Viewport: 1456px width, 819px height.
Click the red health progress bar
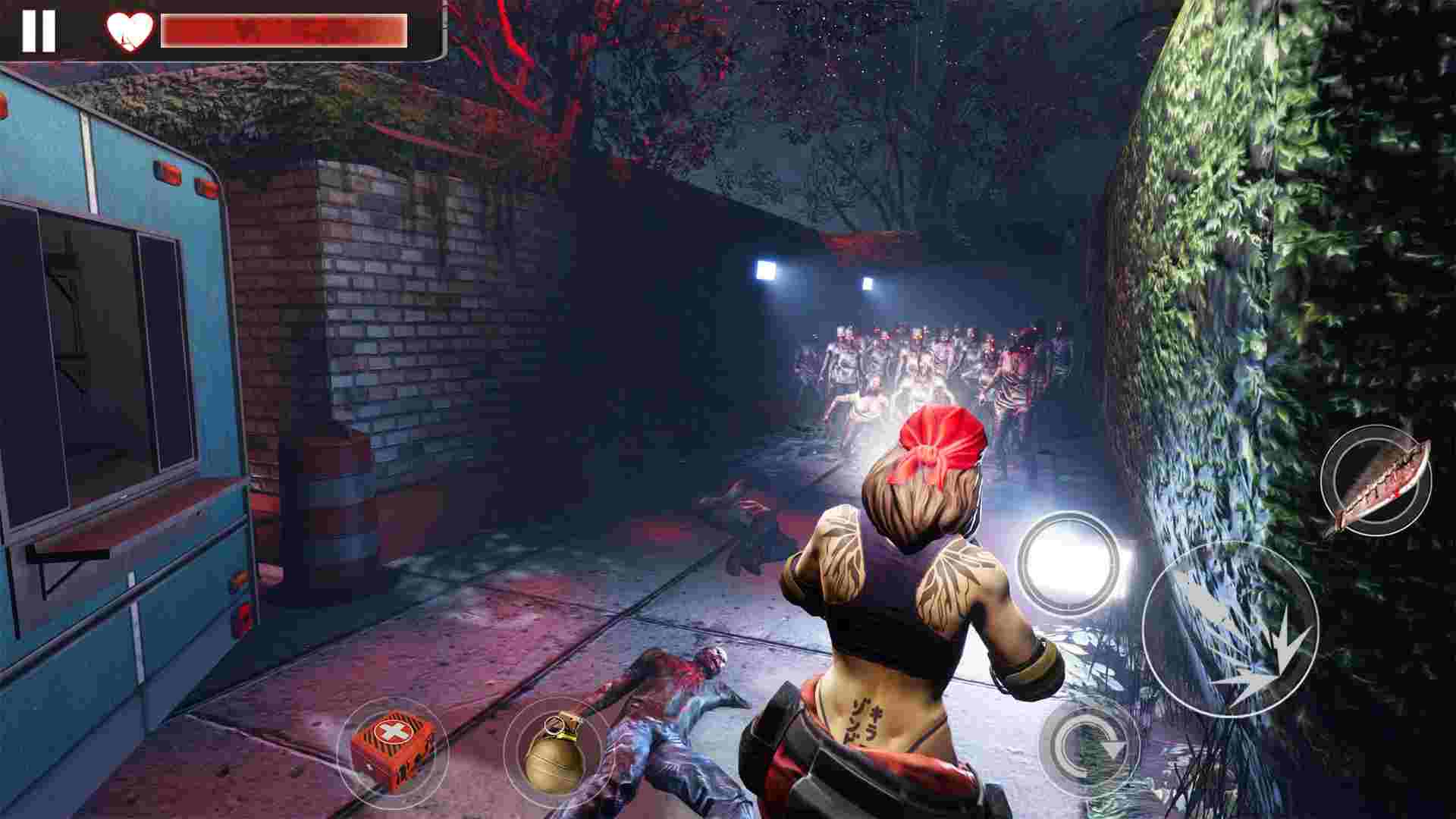pyautogui.click(x=288, y=32)
